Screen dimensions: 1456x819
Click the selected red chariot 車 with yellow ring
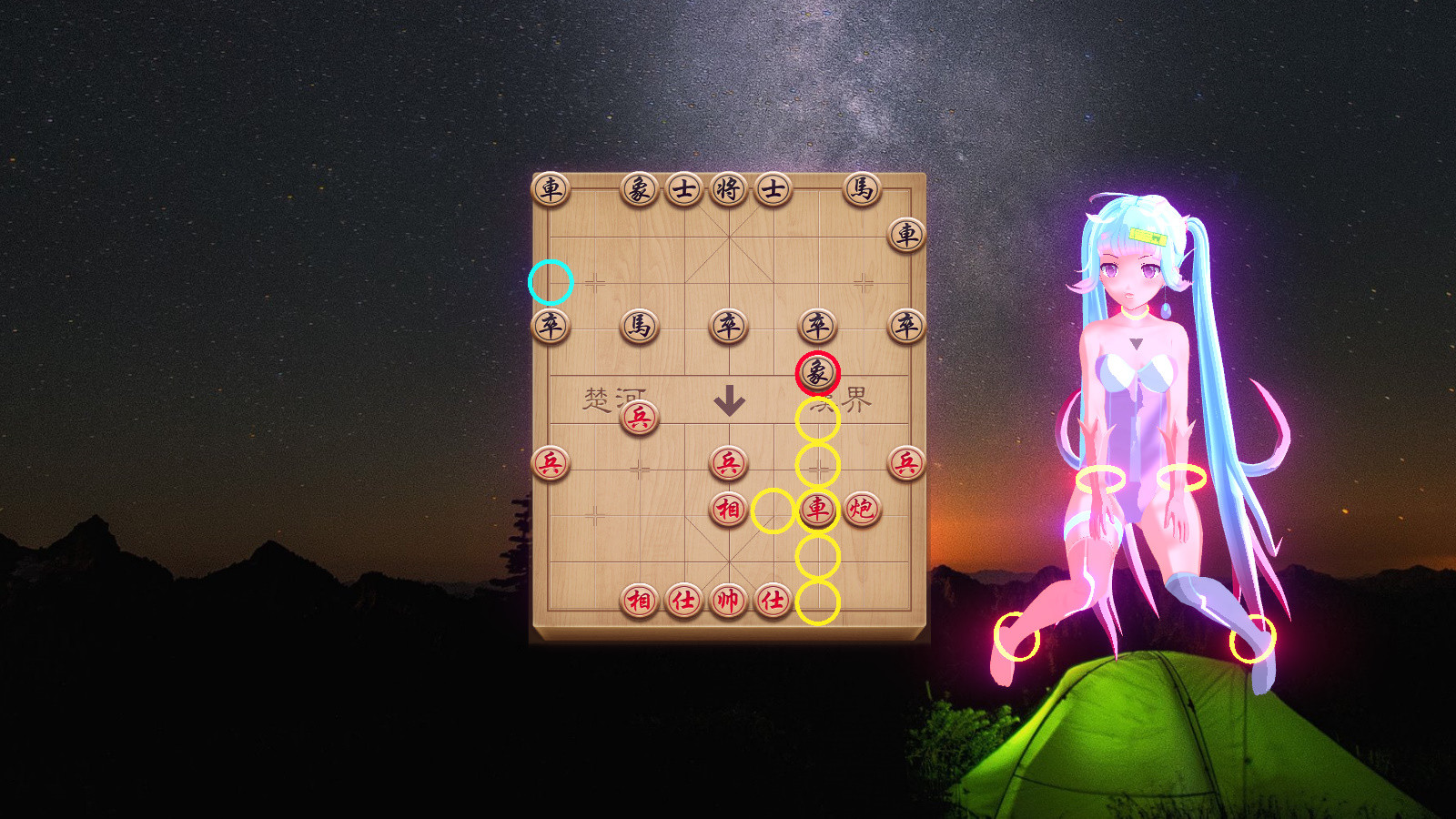point(817,511)
